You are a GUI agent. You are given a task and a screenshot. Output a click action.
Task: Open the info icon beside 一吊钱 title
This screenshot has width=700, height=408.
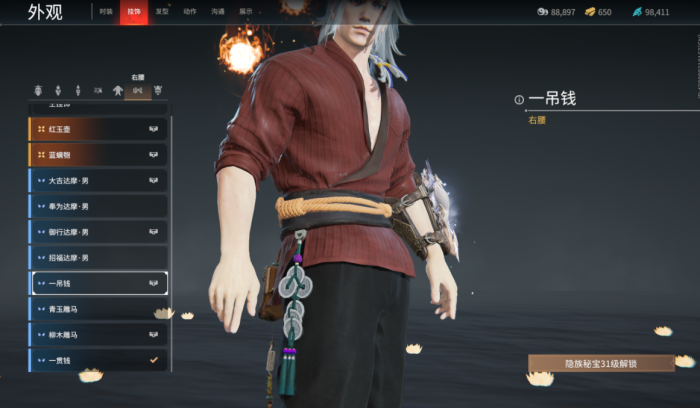(519, 100)
